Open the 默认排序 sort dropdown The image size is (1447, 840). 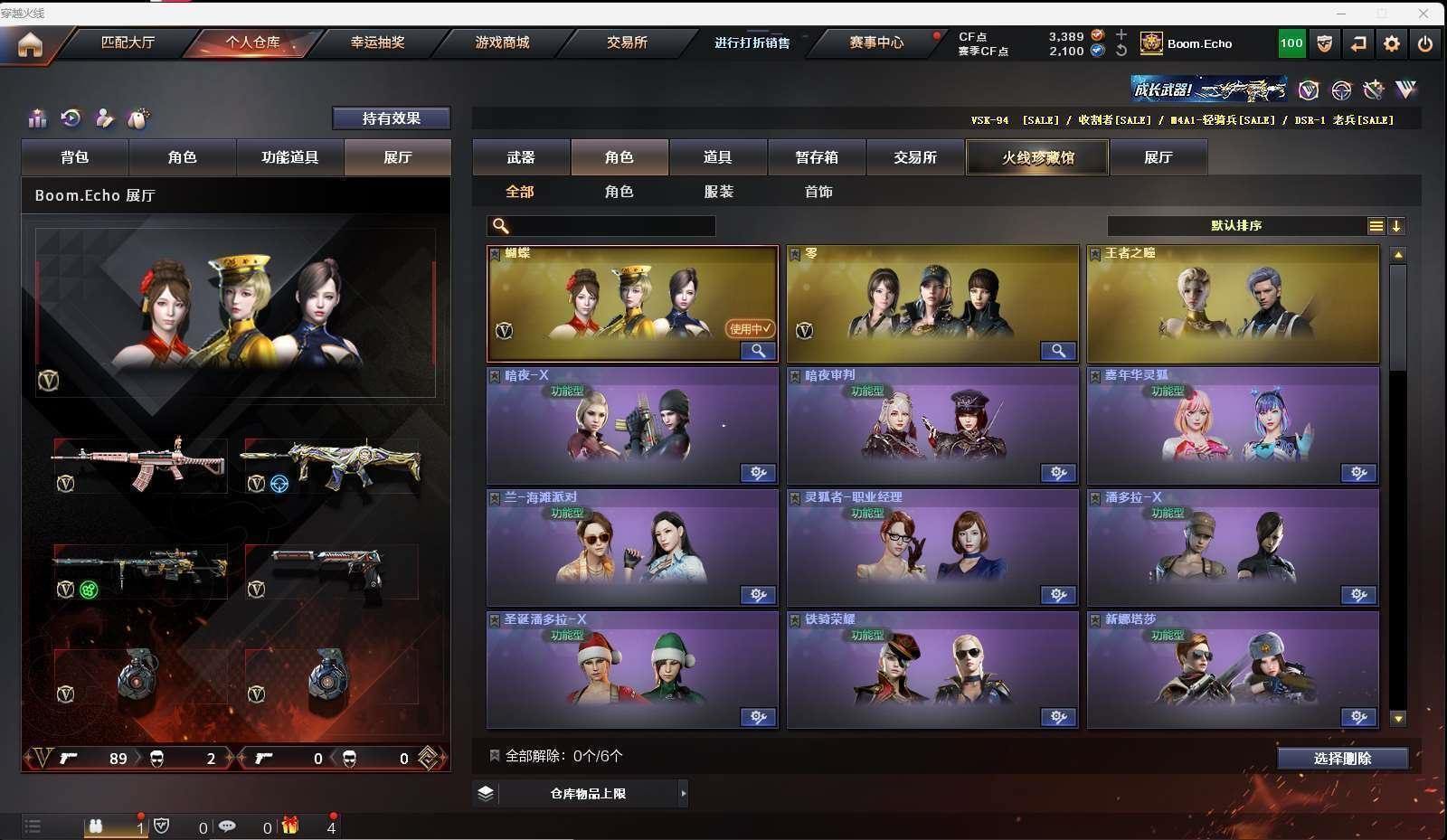(1236, 226)
